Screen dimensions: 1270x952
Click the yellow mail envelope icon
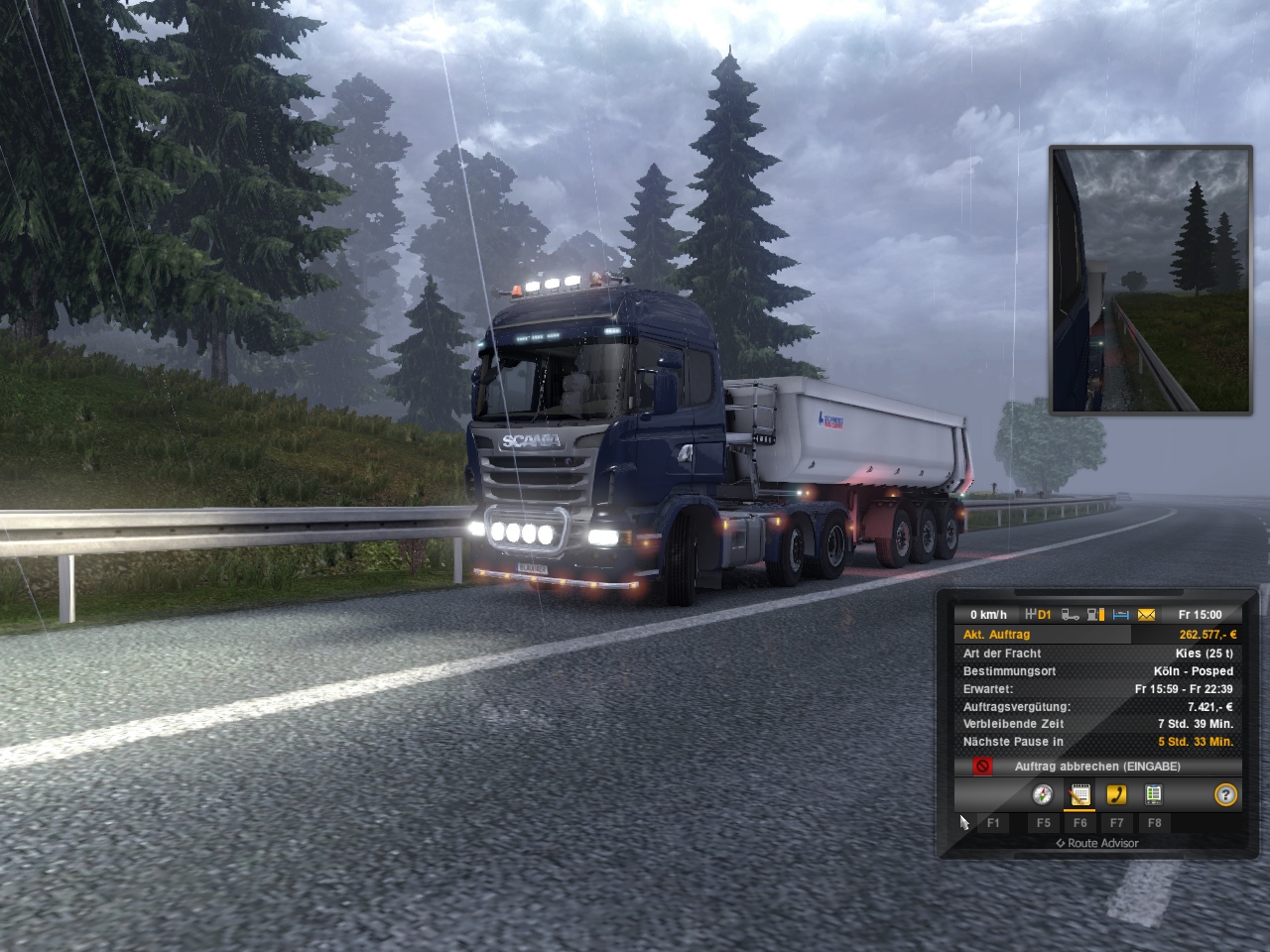click(x=1146, y=615)
